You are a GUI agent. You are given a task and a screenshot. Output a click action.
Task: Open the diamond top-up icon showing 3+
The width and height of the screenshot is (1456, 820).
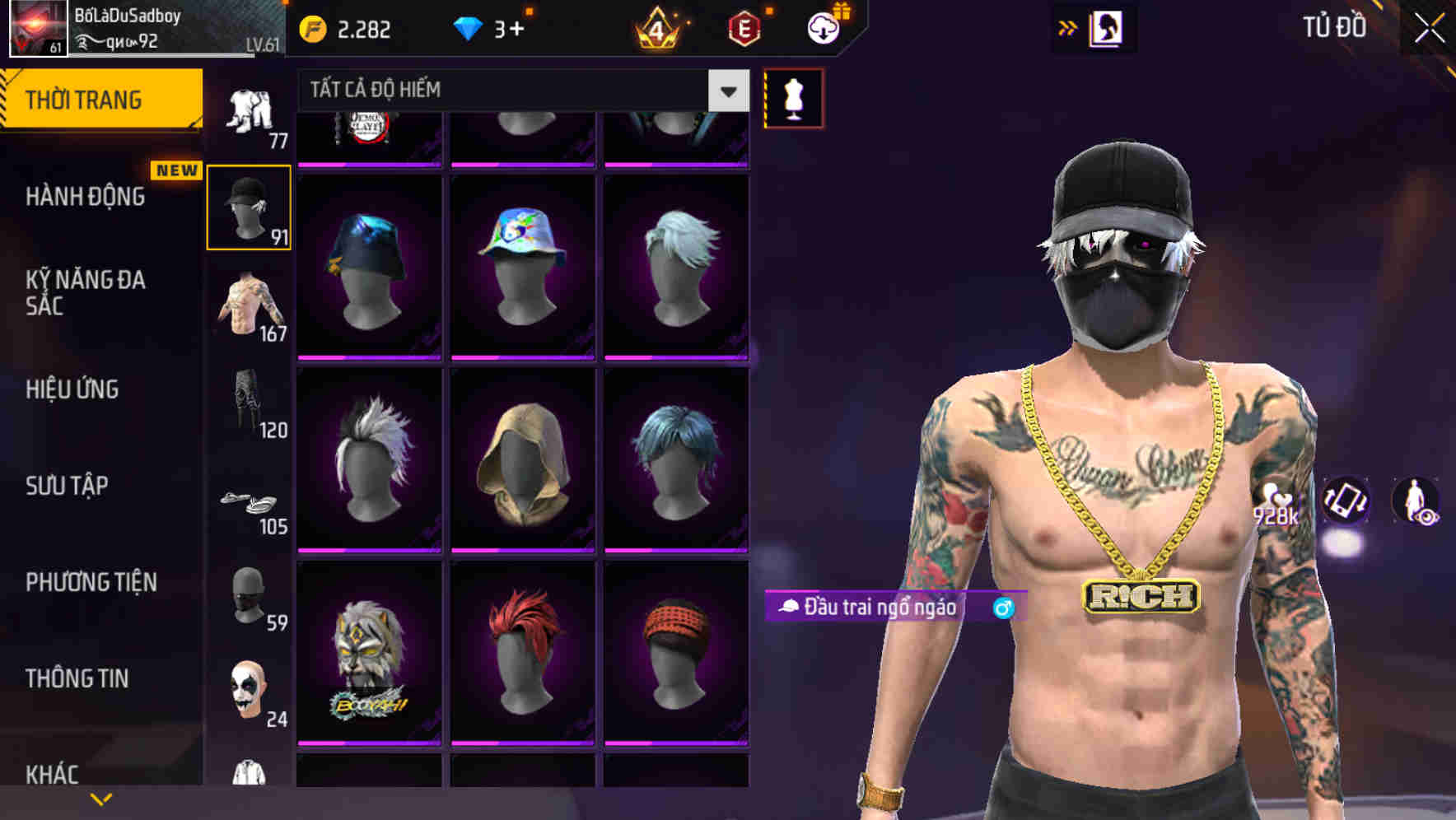point(468,26)
